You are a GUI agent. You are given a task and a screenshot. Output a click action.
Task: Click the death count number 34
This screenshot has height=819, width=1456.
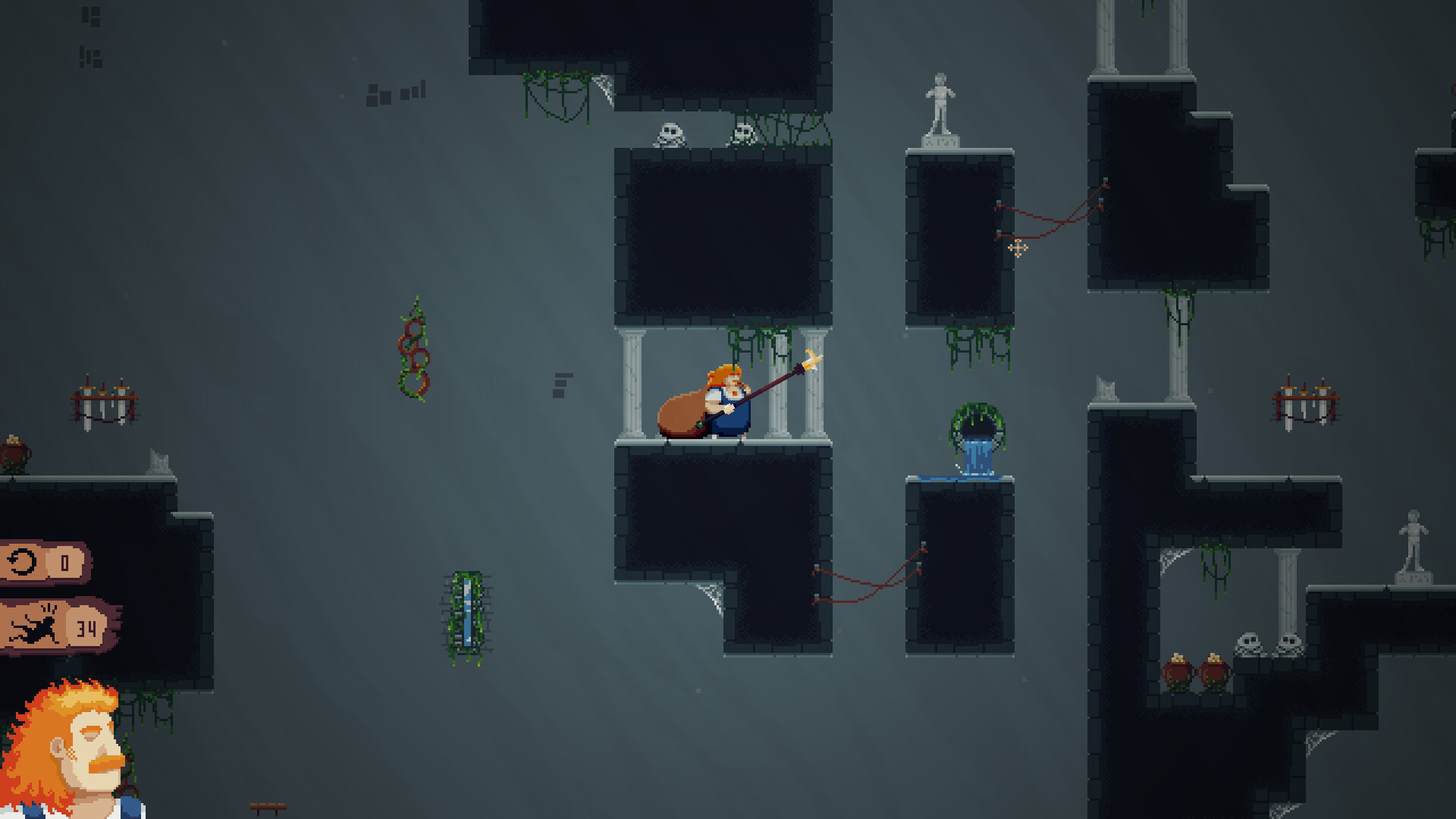pos(86,627)
